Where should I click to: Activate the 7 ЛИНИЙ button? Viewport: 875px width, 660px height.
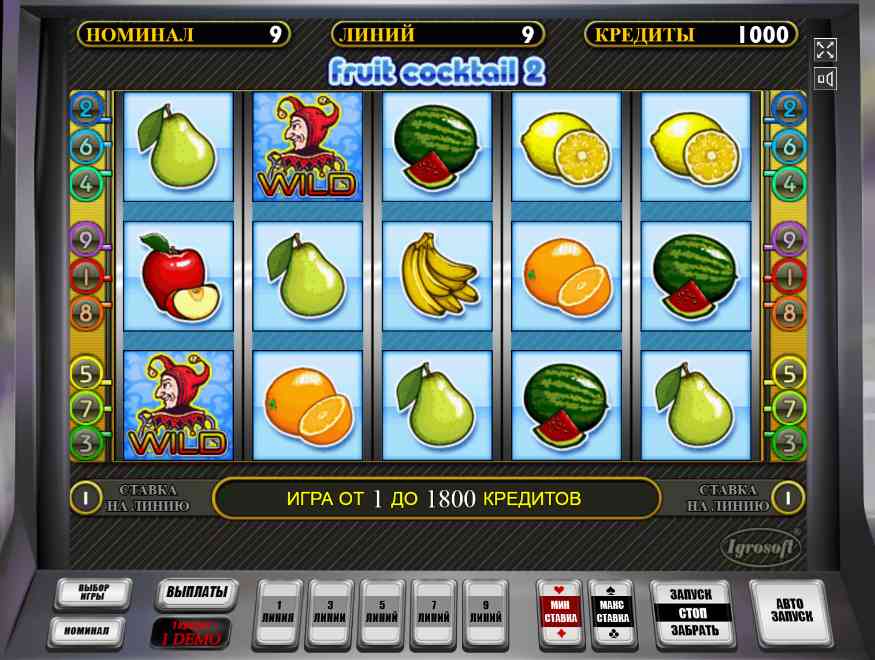coord(433,611)
